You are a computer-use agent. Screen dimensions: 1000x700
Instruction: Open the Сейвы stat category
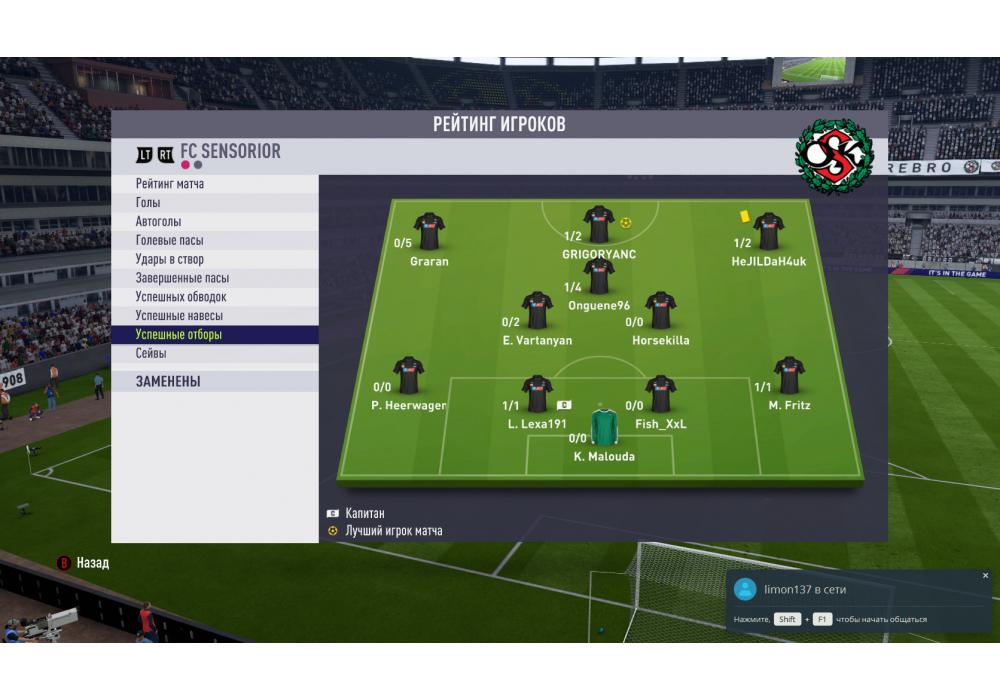151,354
